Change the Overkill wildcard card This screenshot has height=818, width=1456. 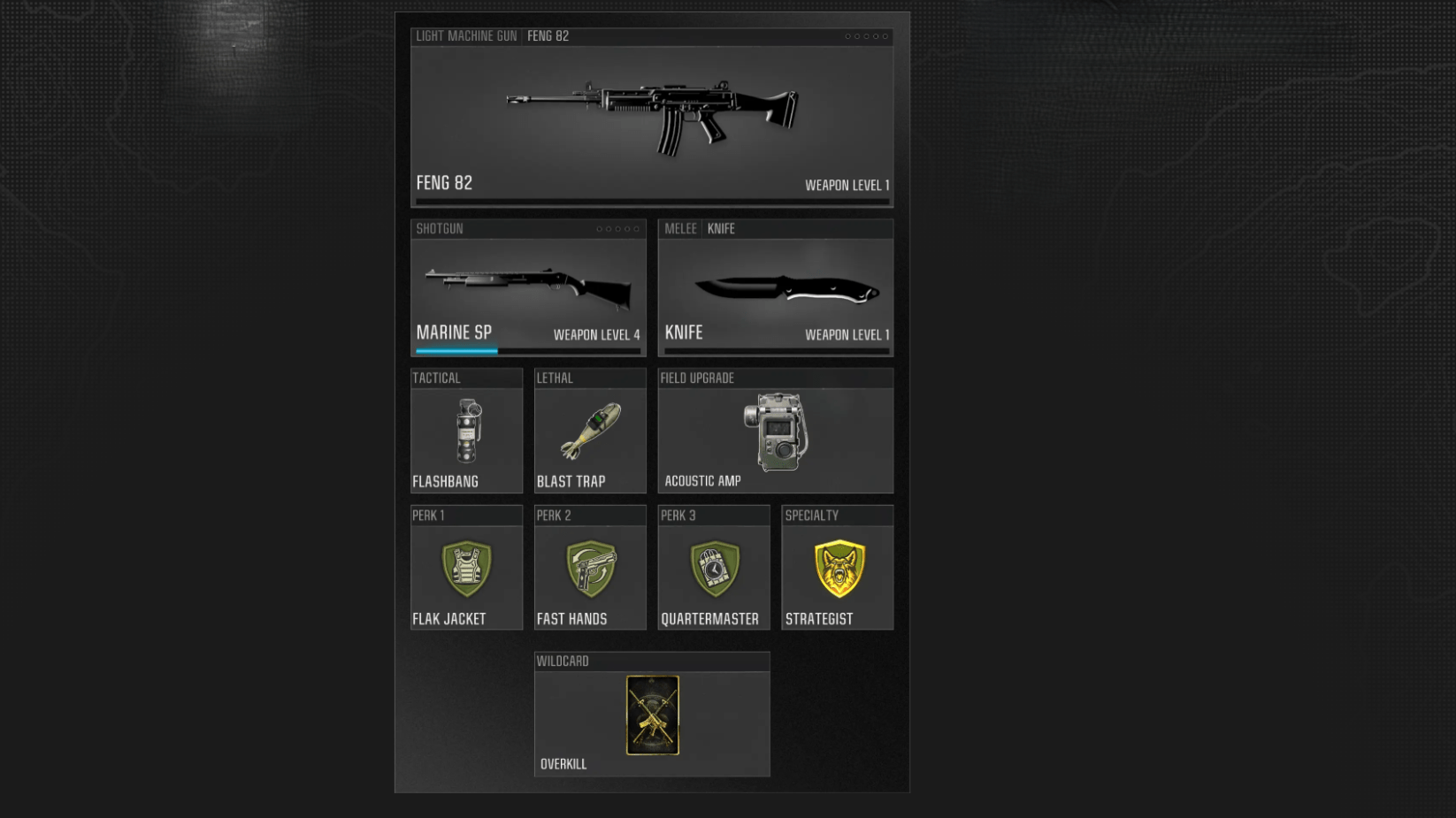point(652,715)
